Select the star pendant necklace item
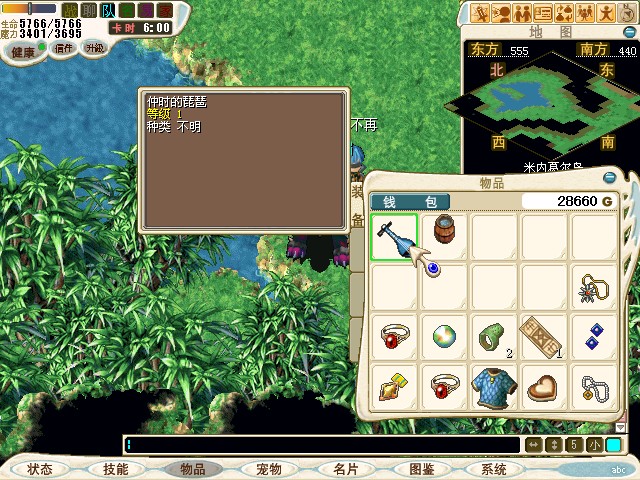The width and height of the screenshot is (640, 480). pyautogui.click(x=595, y=287)
